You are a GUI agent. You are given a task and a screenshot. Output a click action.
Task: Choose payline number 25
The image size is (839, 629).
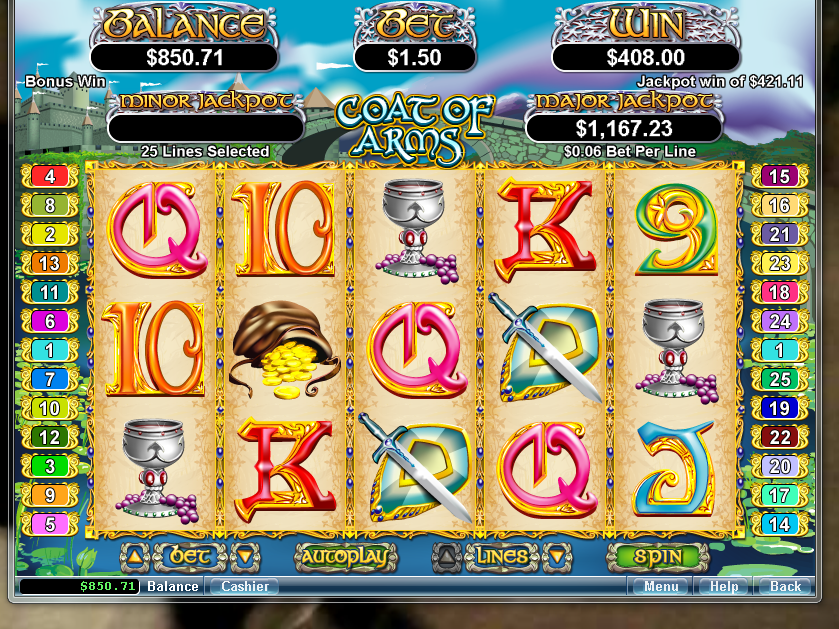coord(777,379)
